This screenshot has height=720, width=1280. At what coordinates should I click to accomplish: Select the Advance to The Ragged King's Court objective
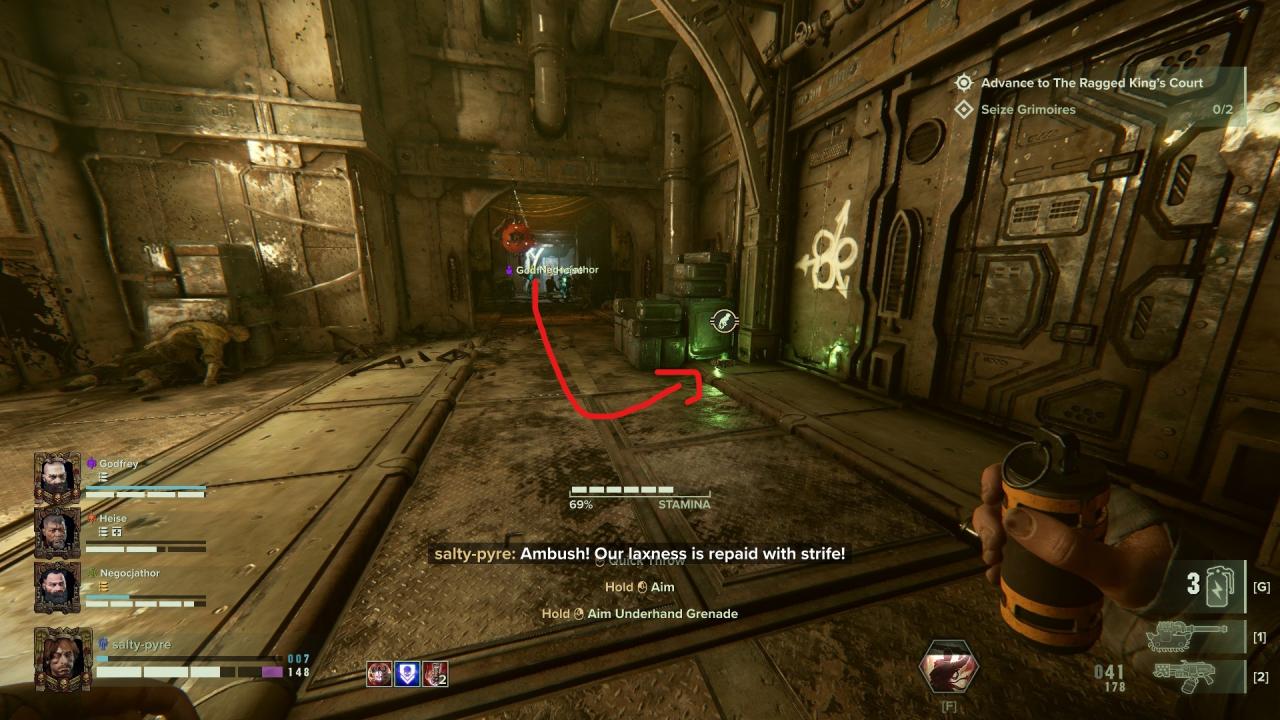tap(1092, 83)
